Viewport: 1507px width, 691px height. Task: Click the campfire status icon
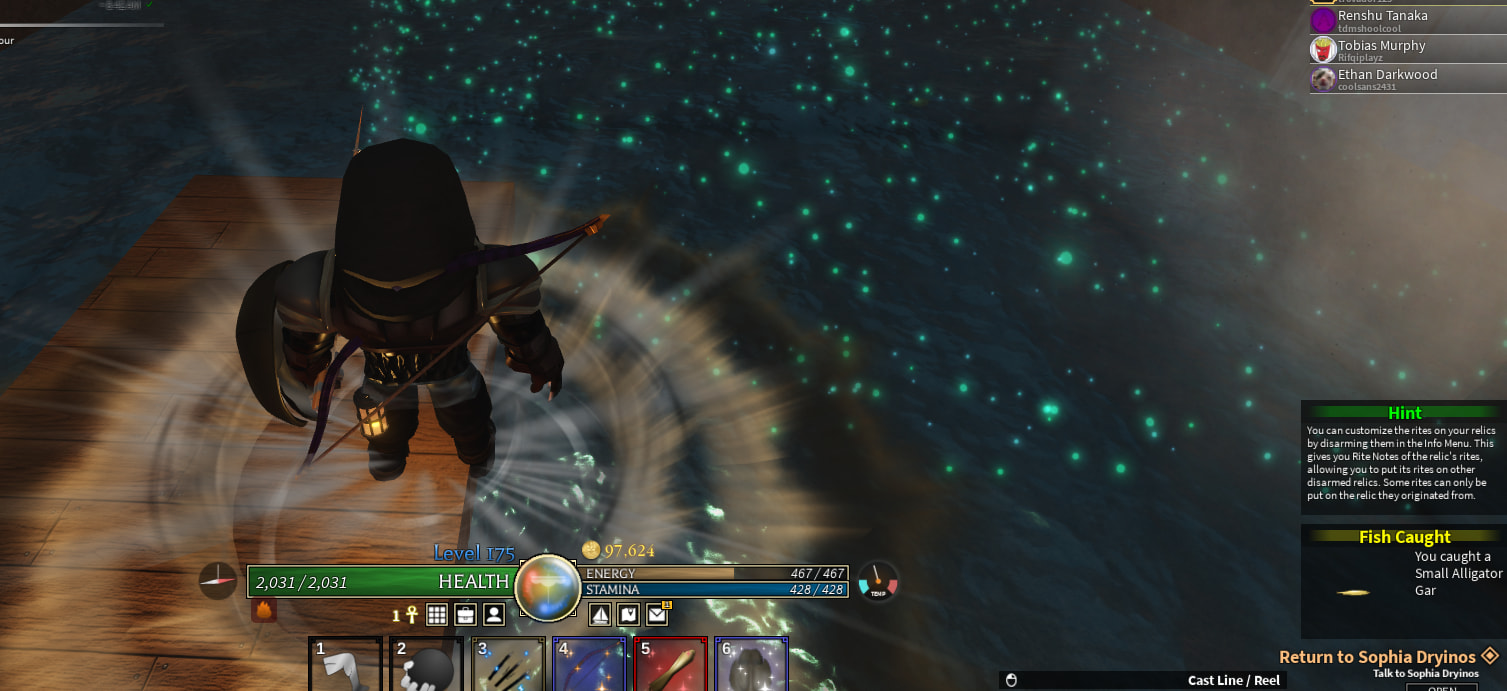[264, 610]
